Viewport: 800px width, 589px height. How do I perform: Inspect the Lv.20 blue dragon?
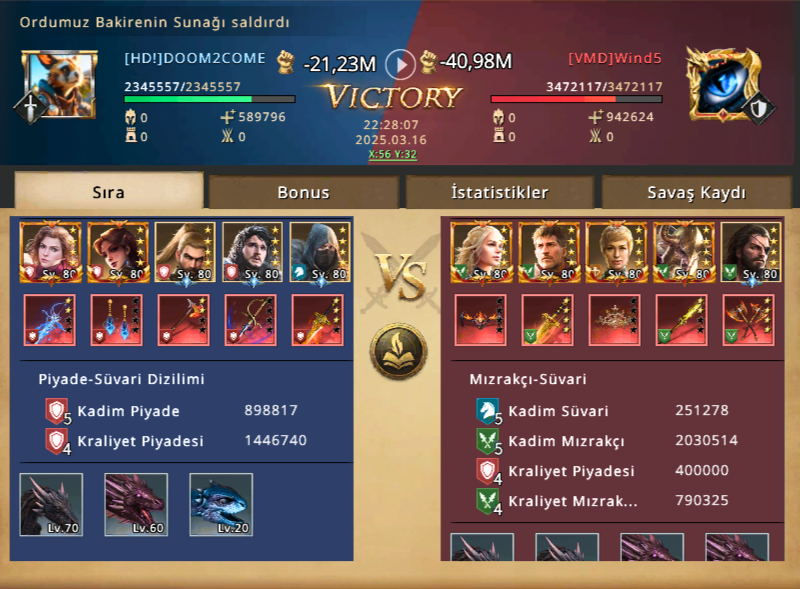click(x=221, y=505)
